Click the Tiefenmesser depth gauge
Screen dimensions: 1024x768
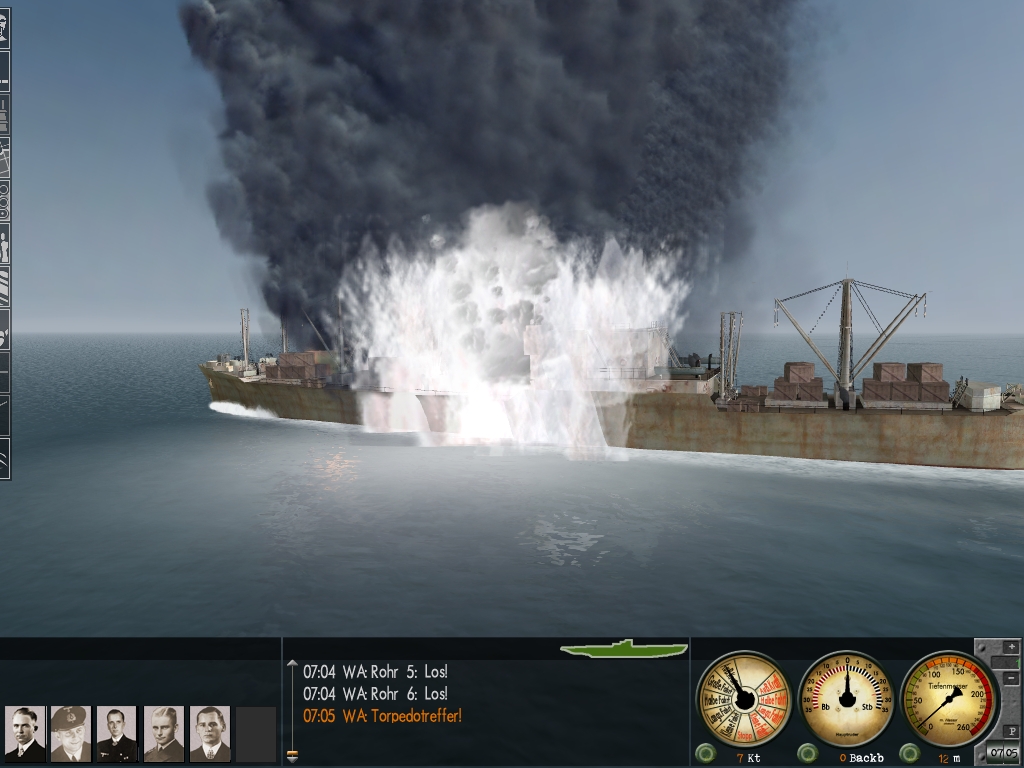(948, 698)
